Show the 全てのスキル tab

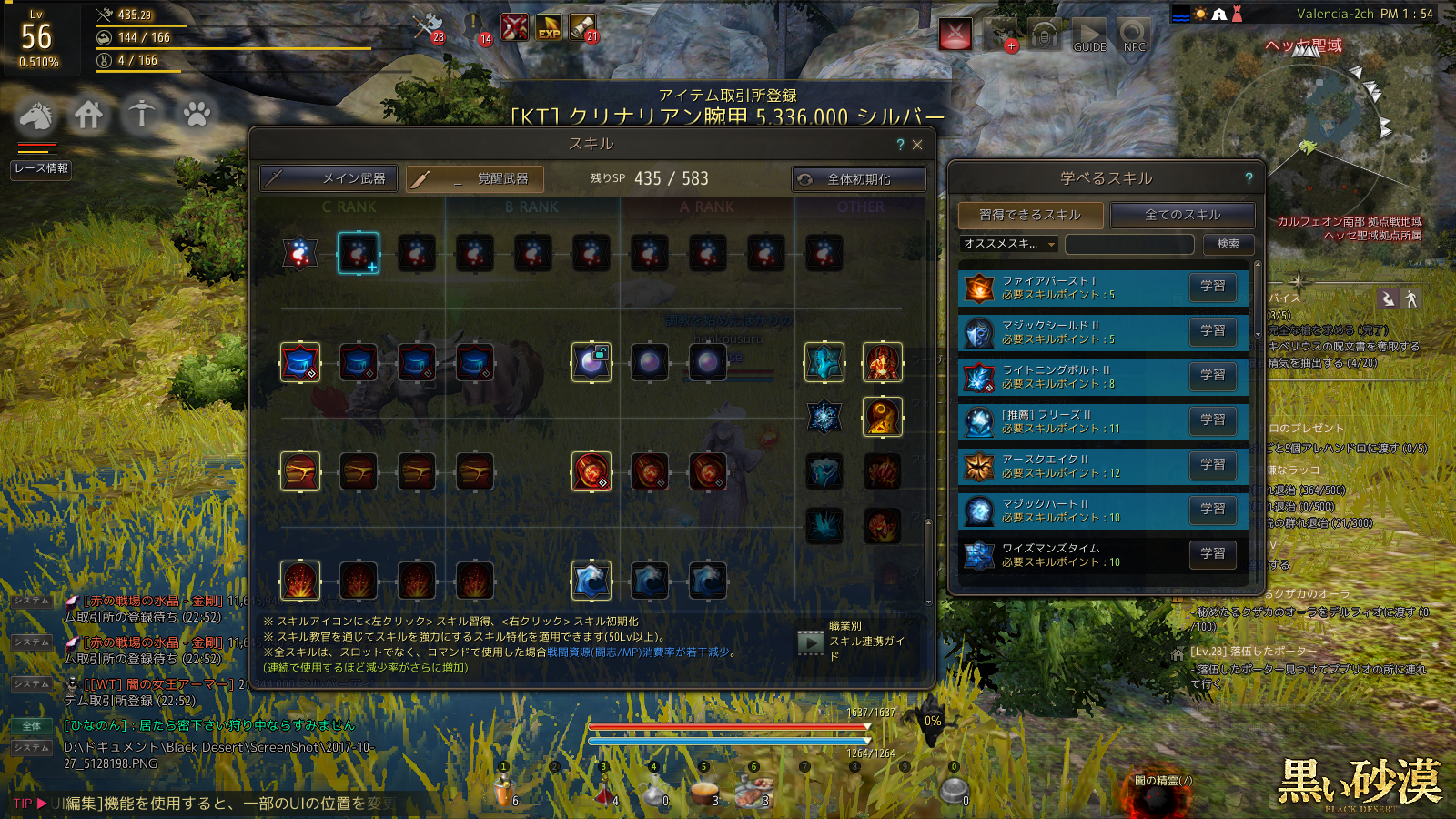(1182, 215)
